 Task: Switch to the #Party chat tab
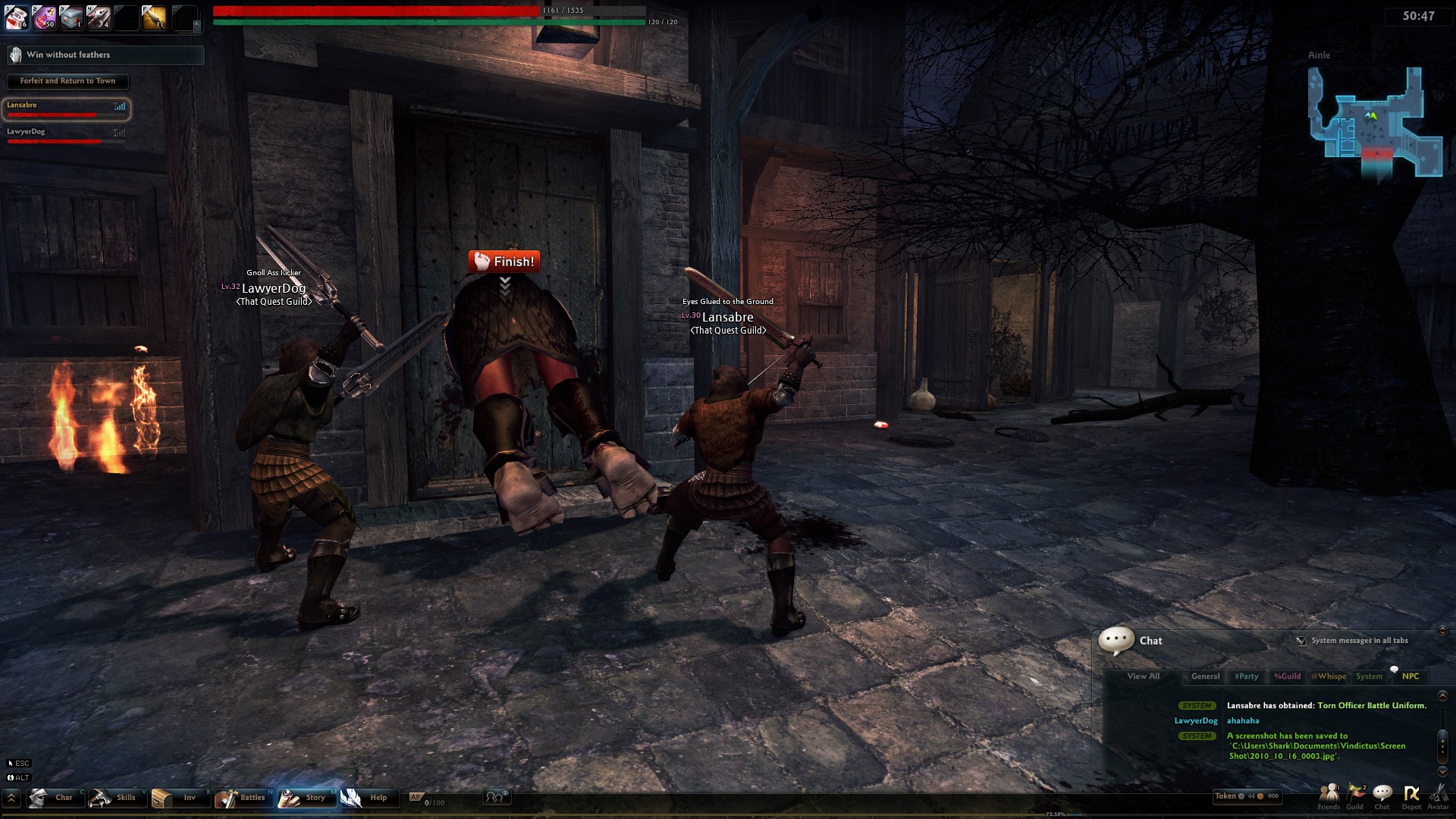[x=1246, y=676]
